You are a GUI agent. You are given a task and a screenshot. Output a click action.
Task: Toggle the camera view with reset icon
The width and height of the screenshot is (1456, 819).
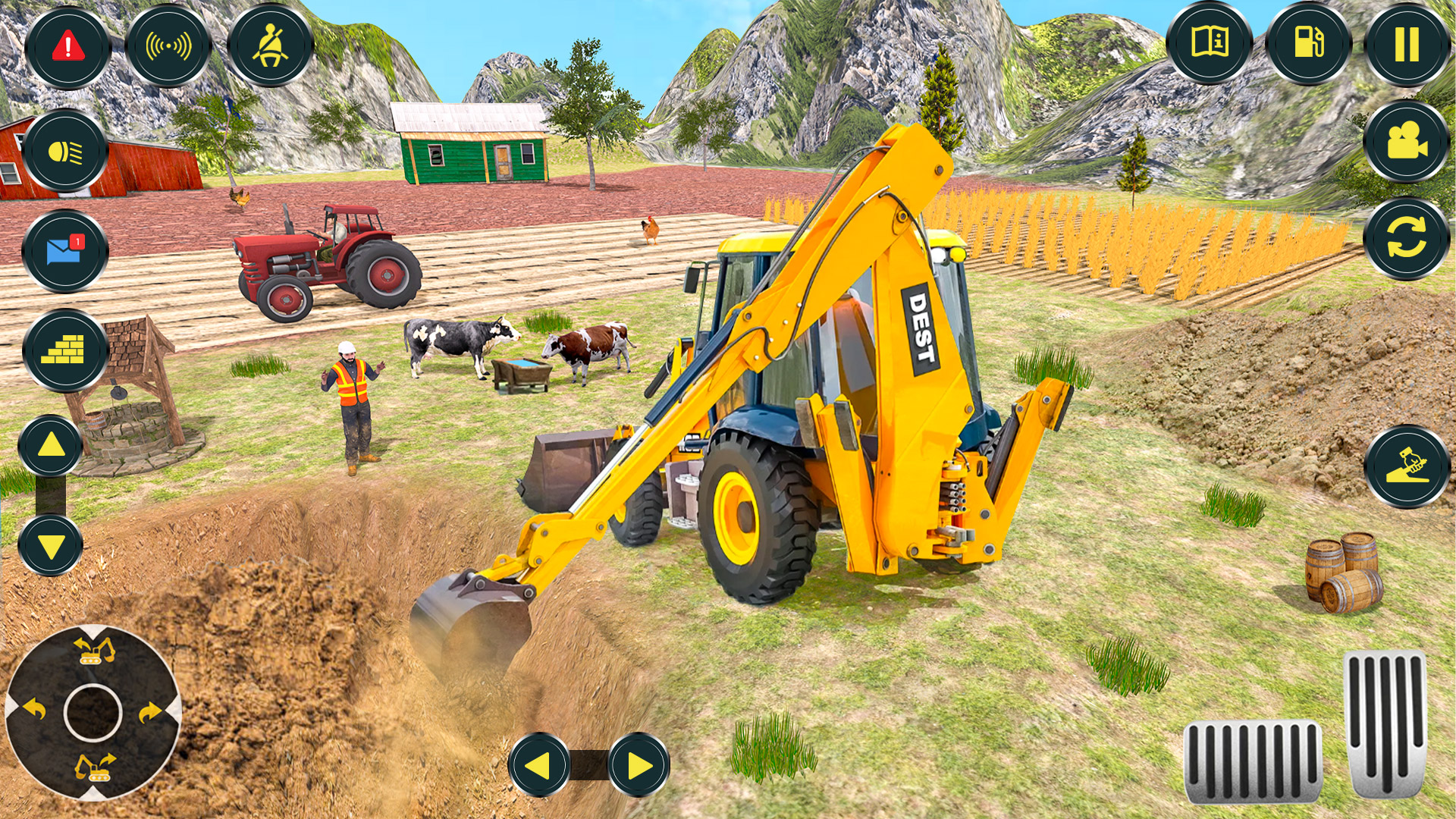[x=1407, y=243]
